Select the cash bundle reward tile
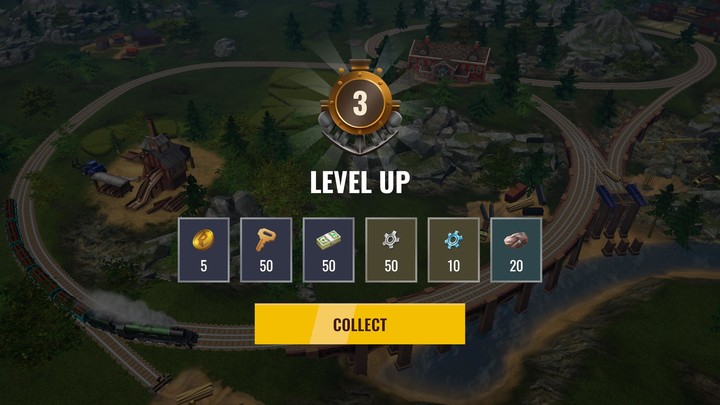This screenshot has width=720, height=405. pos(328,250)
